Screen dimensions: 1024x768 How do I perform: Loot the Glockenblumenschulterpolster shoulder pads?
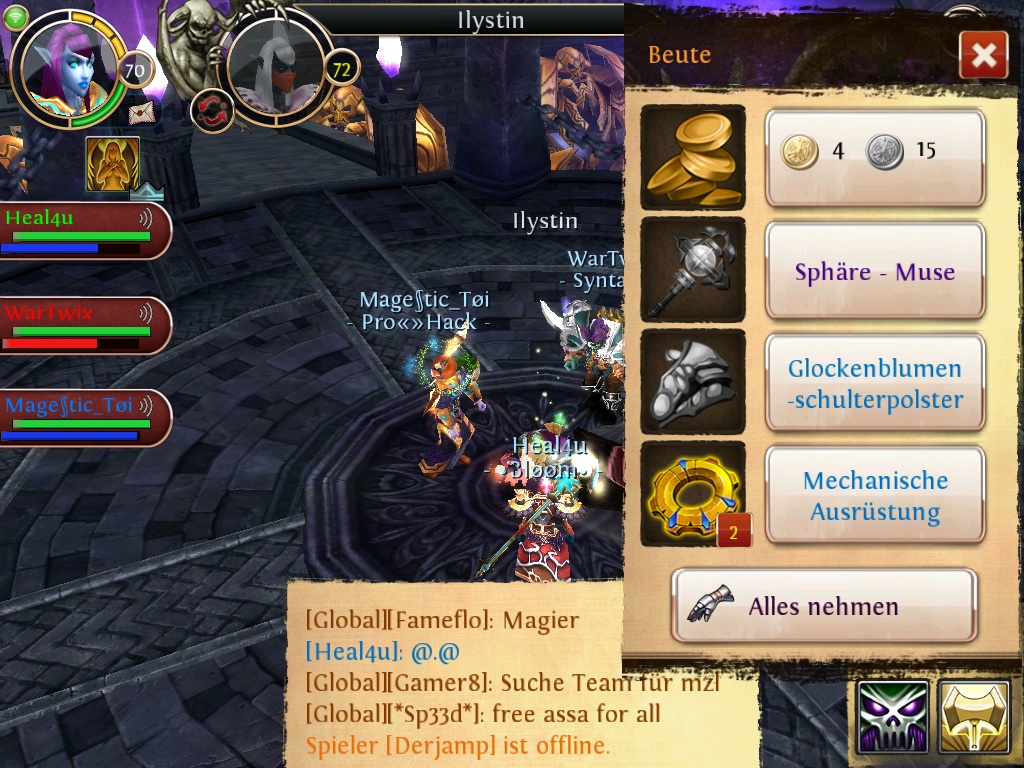875,384
